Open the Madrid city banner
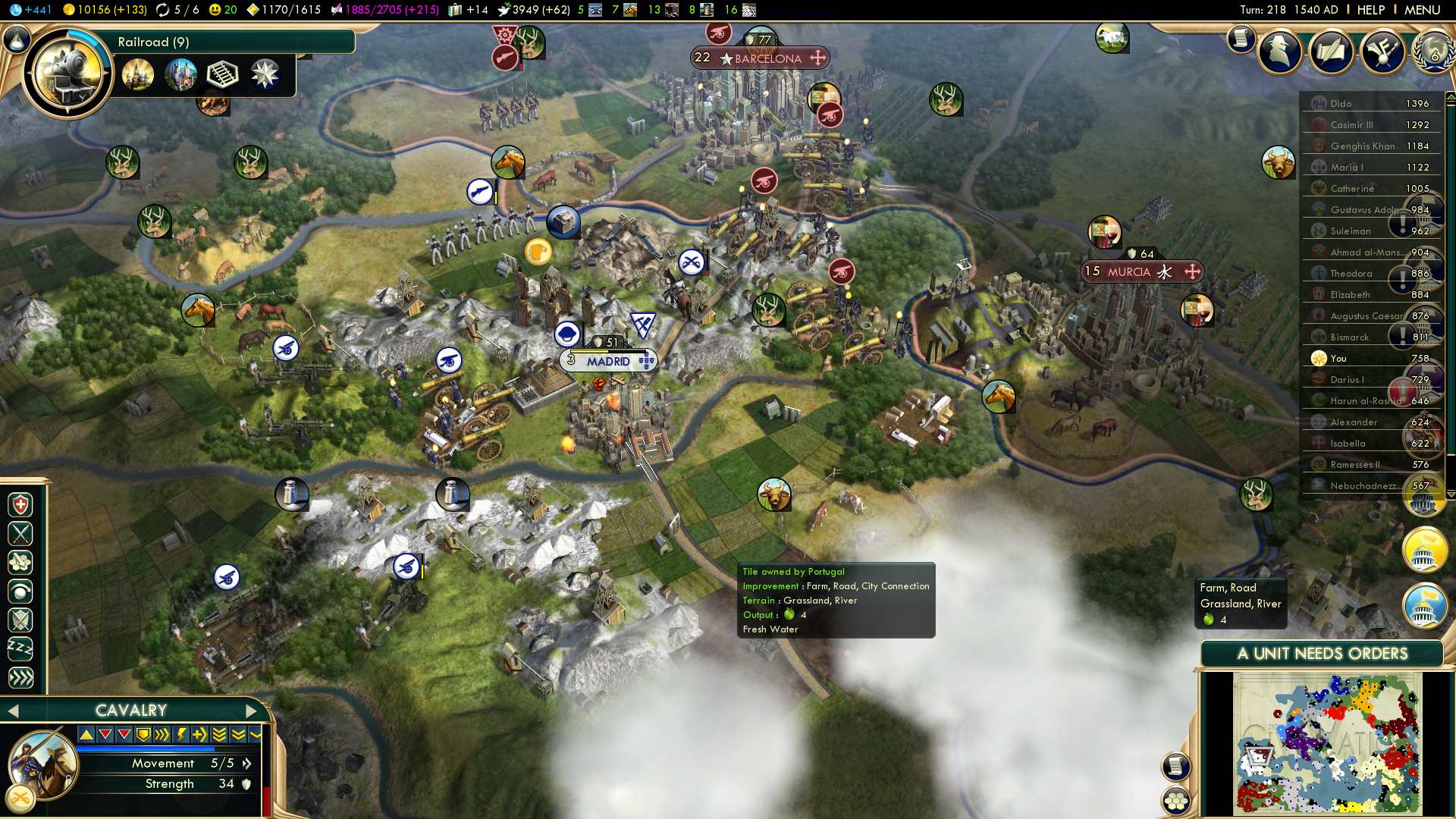Image resolution: width=1456 pixels, height=819 pixels. 608,362
